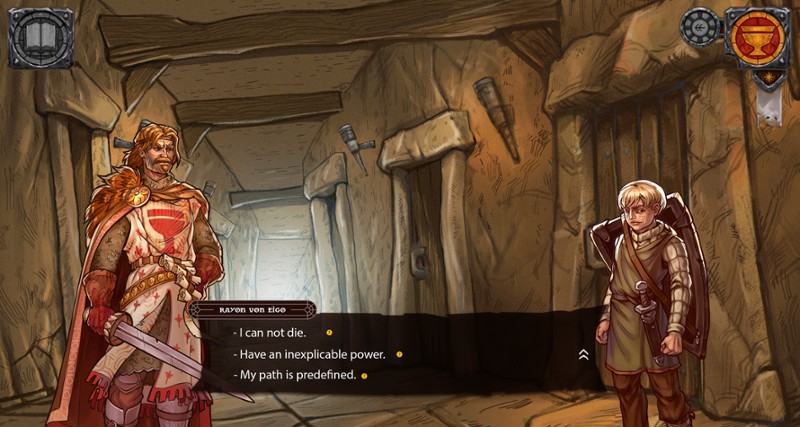This screenshot has height=427, width=800.
Task: Pick the "My path is predefined." response
Action: pyautogui.click(x=295, y=375)
